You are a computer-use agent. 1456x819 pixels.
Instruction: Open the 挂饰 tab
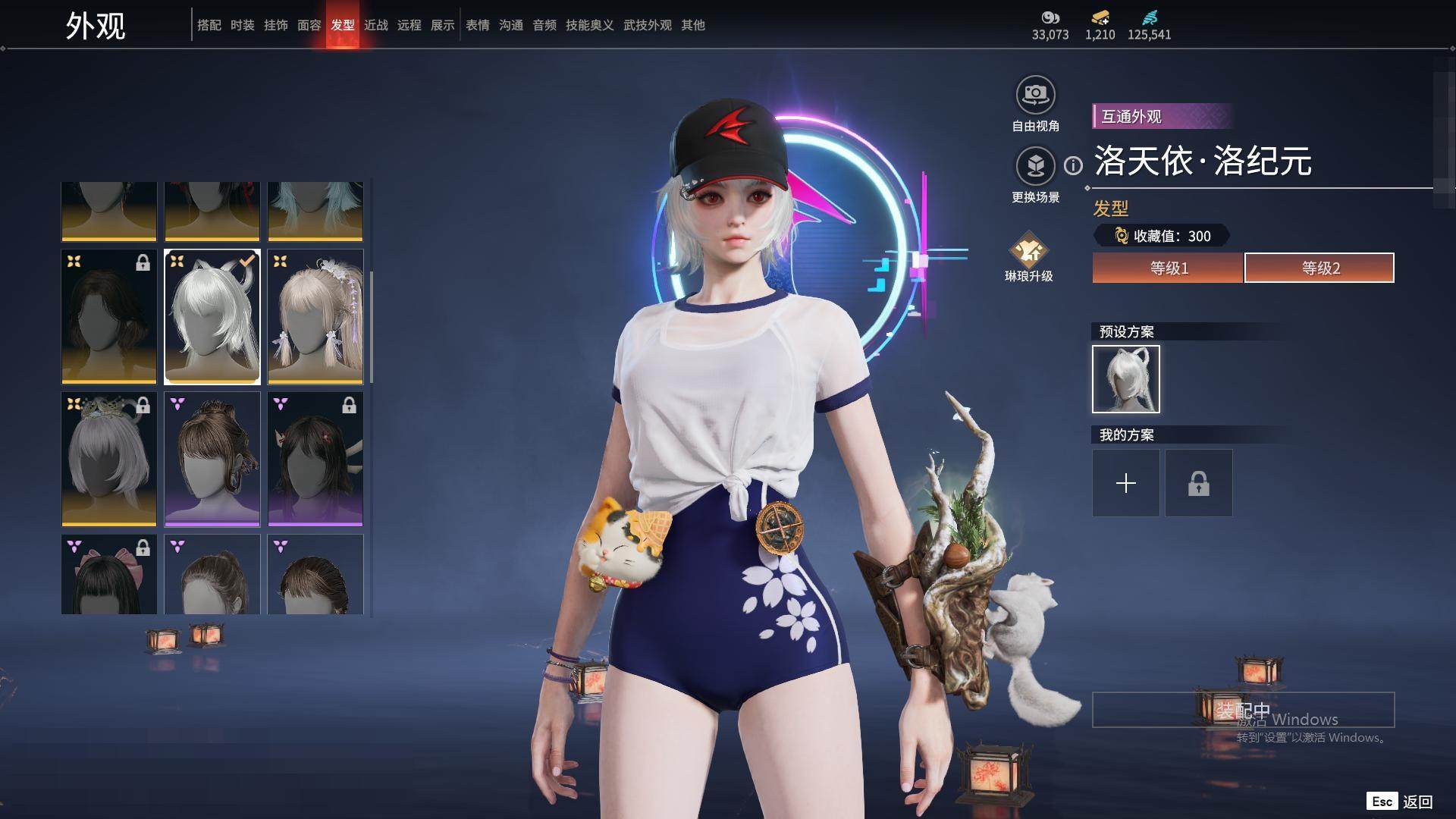(x=275, y=25)
